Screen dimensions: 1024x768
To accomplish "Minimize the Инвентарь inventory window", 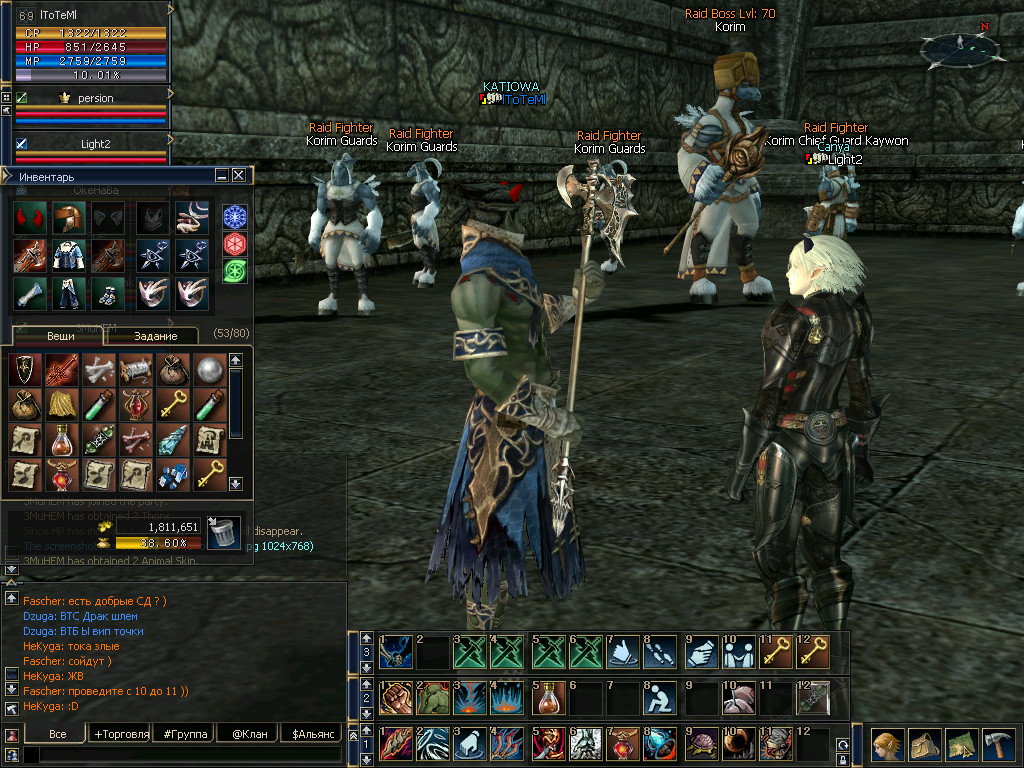I will (x=222, y=175).
